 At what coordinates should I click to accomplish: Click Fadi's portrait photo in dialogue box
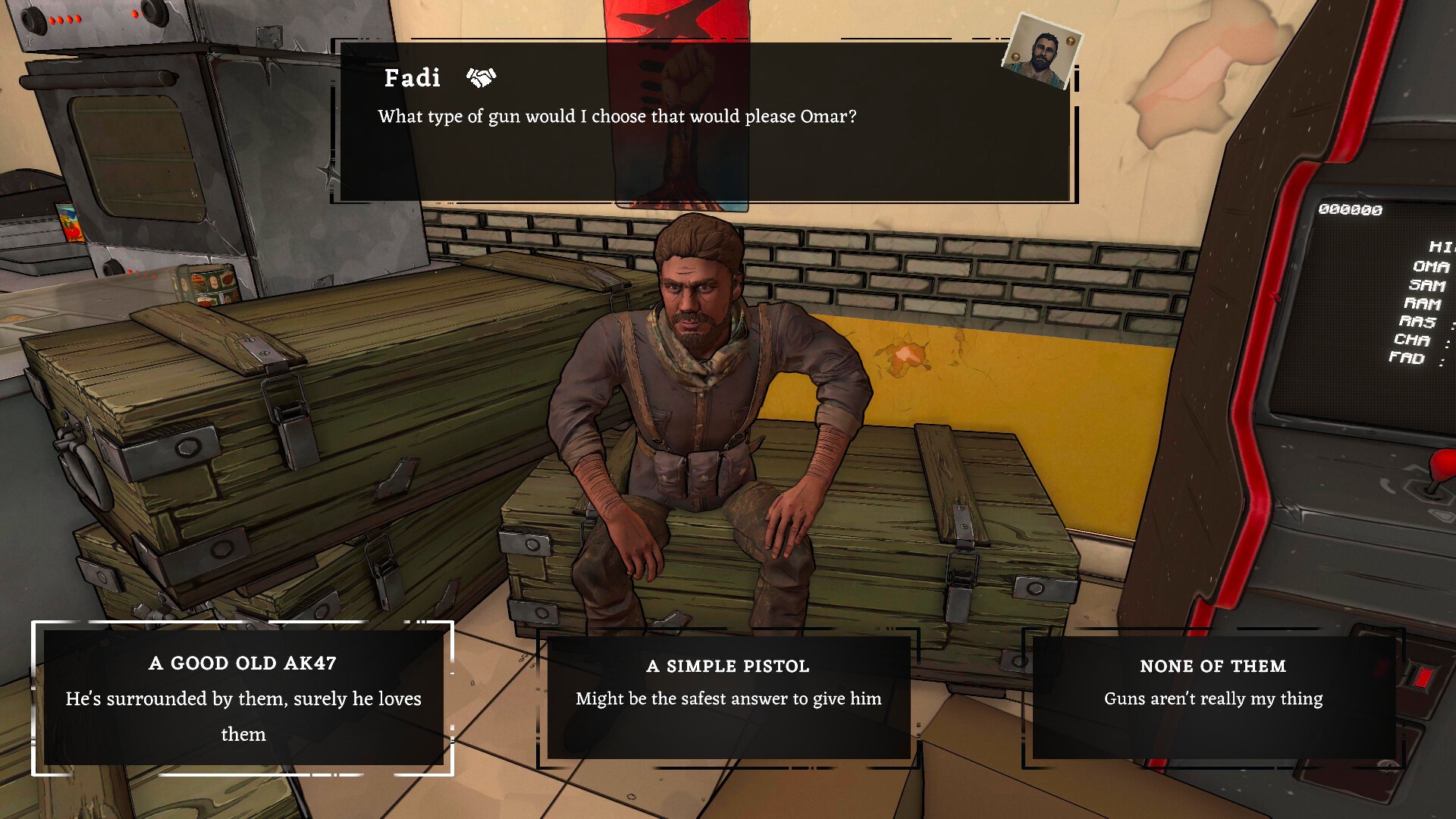coord(1042,52)
